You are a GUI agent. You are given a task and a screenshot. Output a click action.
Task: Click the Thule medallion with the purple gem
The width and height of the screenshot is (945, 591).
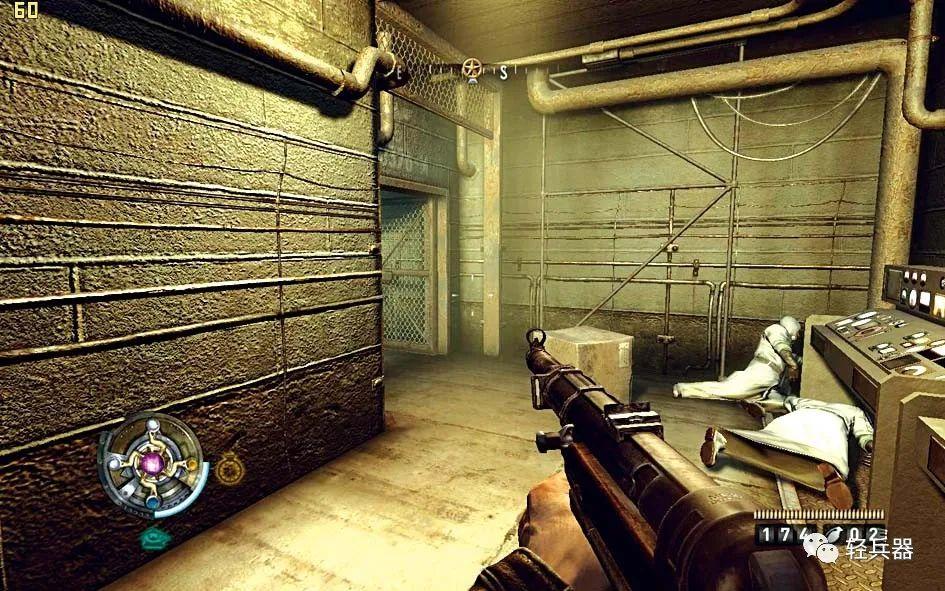153,465
